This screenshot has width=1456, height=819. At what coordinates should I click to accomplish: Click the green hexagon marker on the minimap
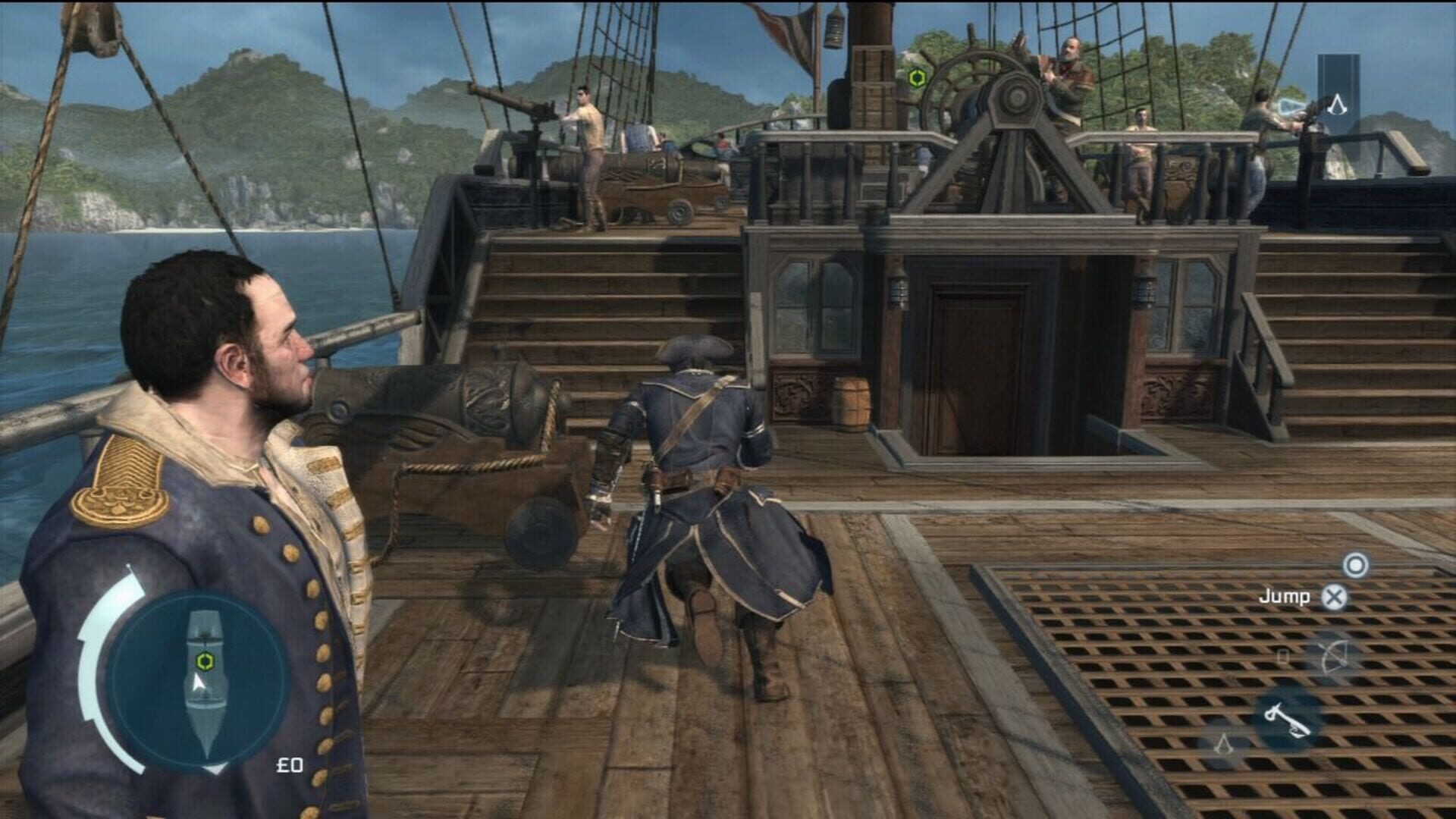click(206, 661)
